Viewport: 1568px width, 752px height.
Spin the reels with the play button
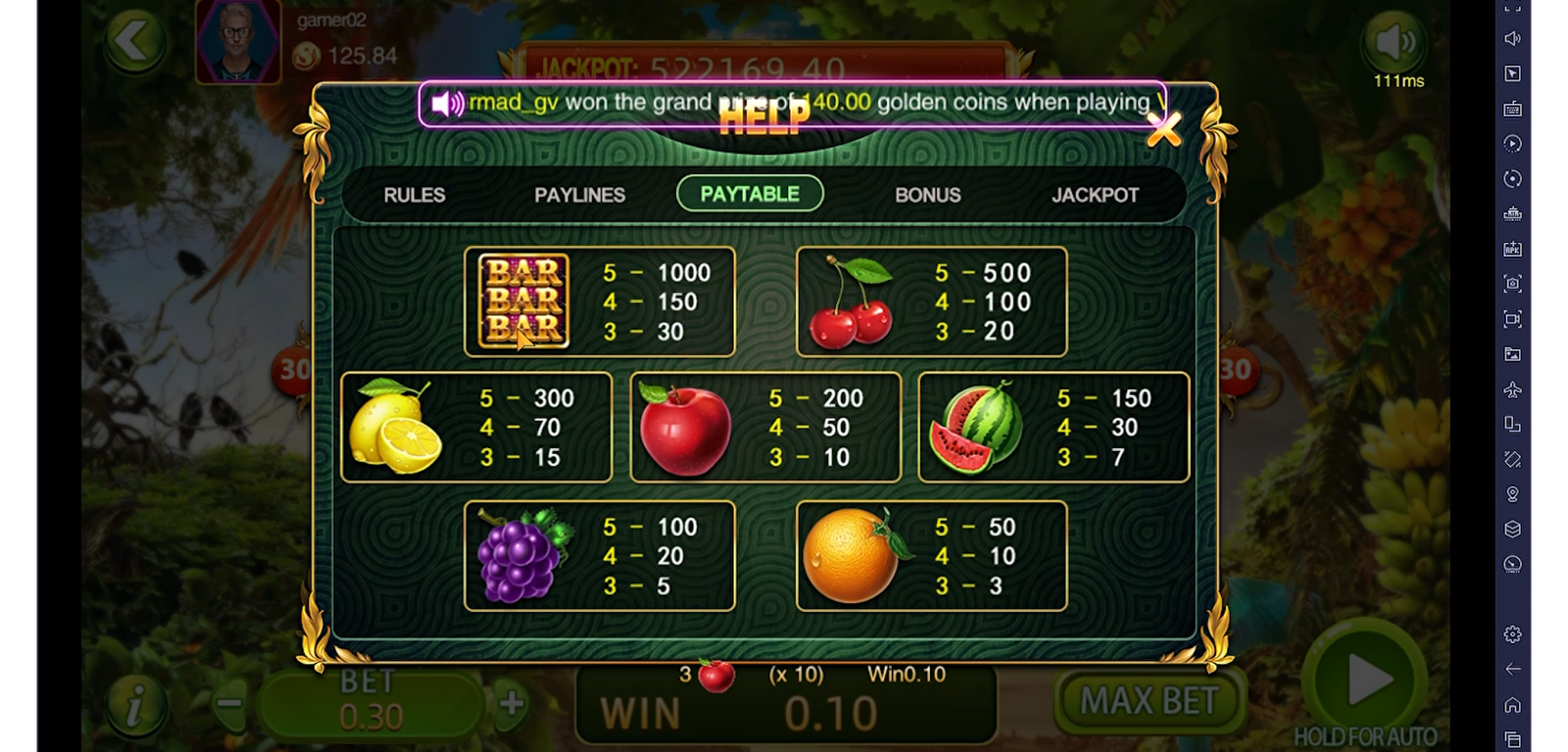pos(1366,678)
